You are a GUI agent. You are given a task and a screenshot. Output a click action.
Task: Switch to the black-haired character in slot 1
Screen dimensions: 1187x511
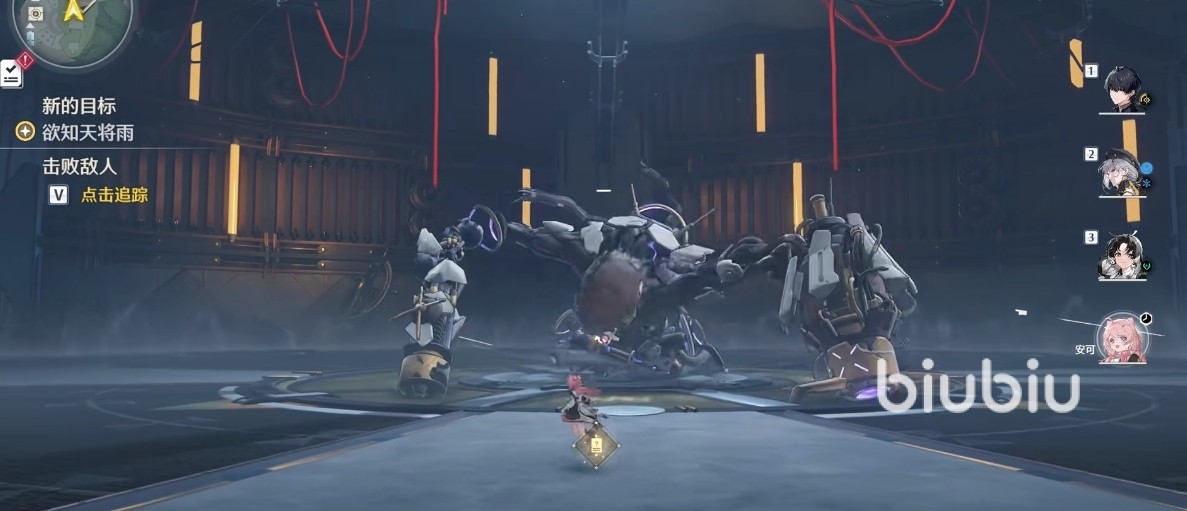coord(1123,89)
